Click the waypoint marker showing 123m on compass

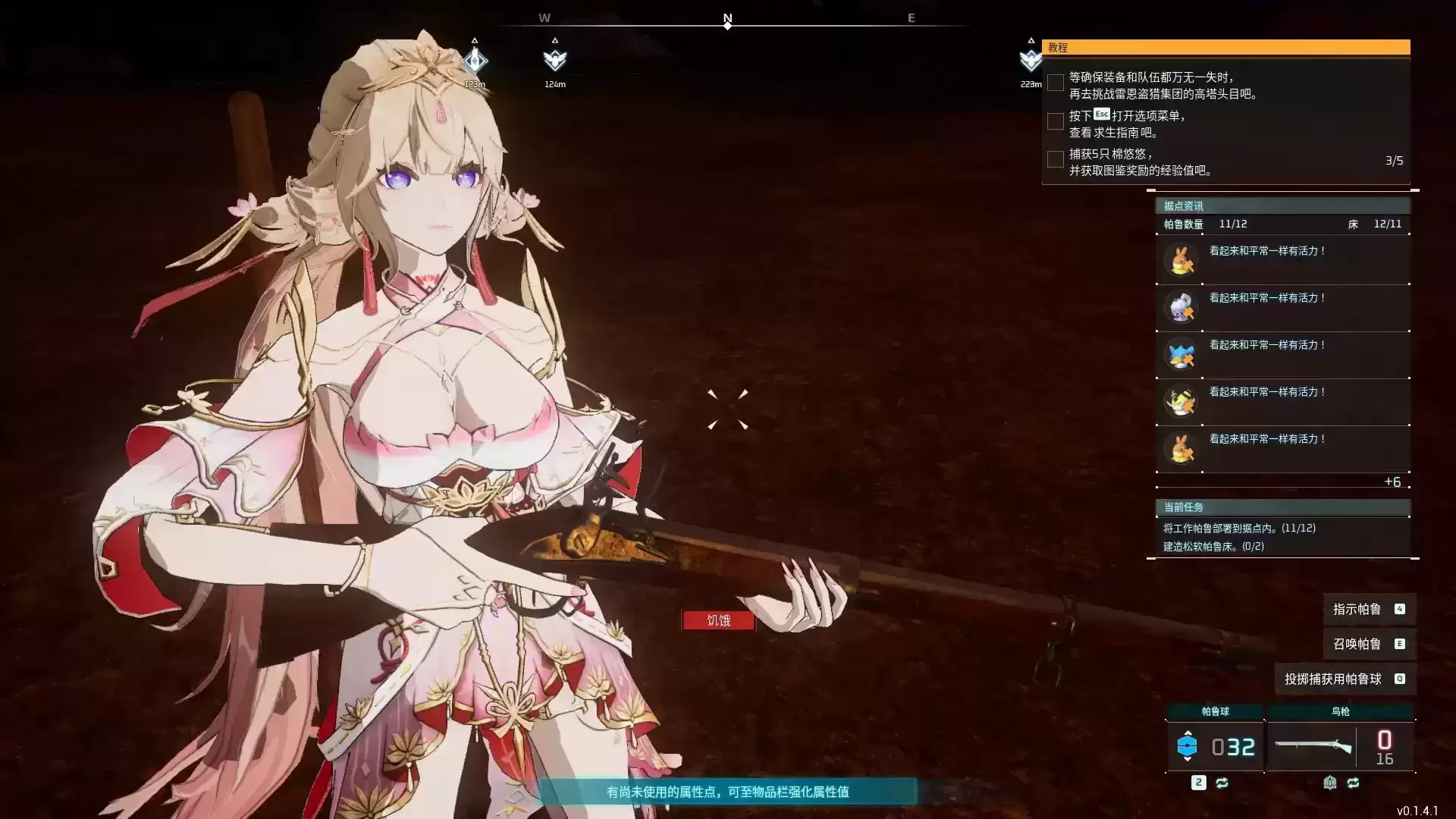(x=475, y=61)
